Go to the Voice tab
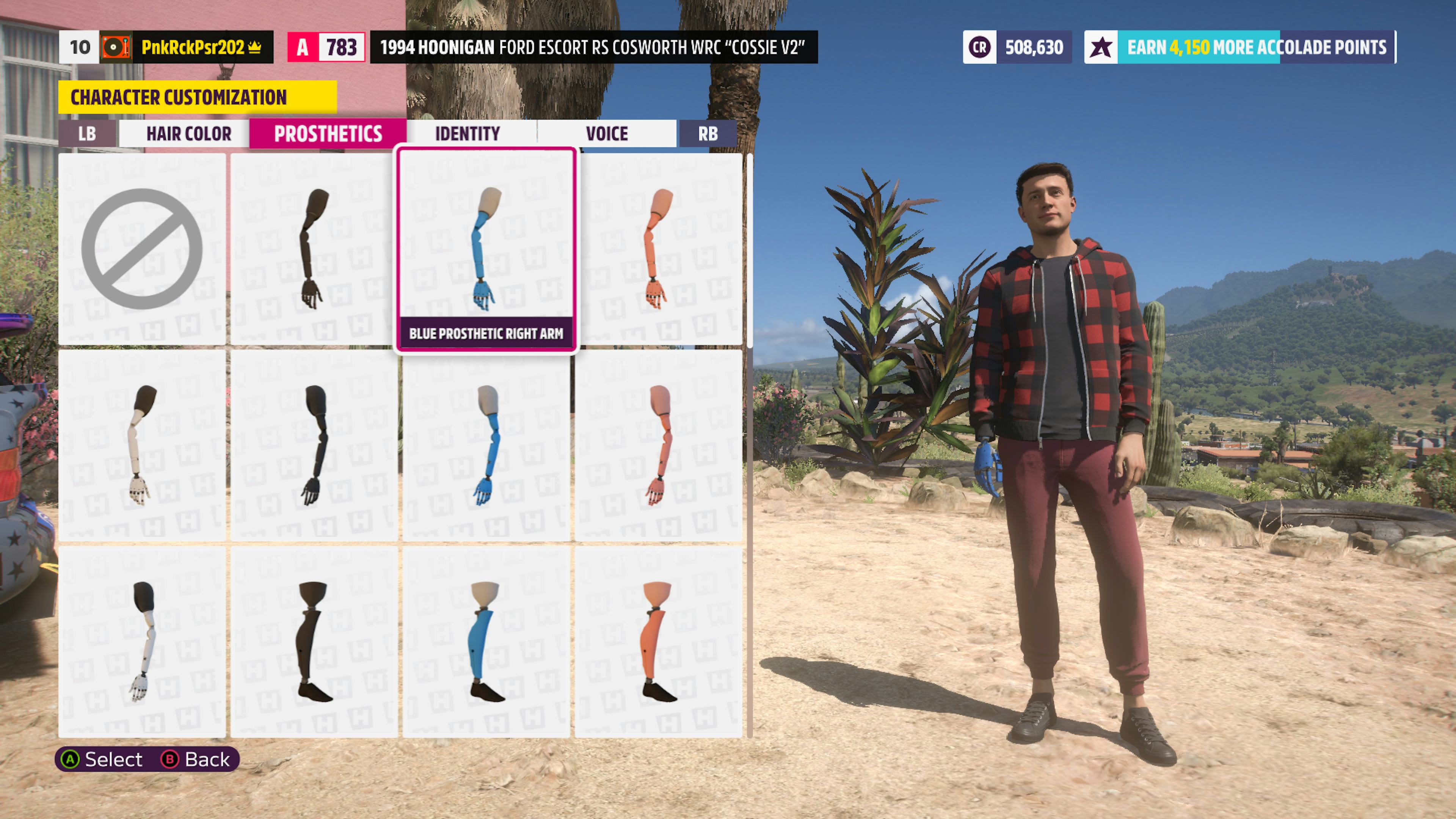 click(x=607, y=134)
